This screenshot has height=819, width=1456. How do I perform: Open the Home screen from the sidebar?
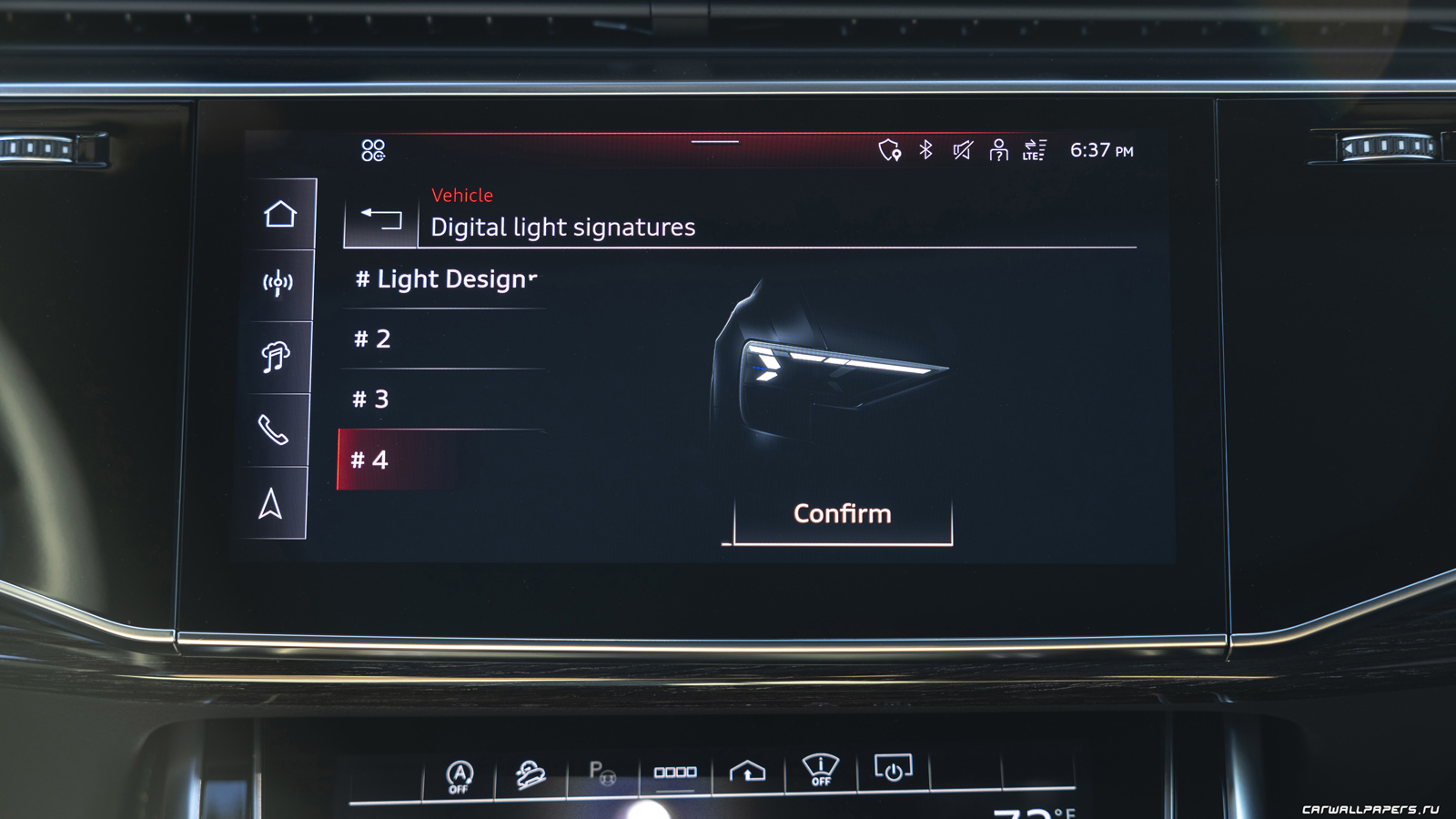pos(280,215)
